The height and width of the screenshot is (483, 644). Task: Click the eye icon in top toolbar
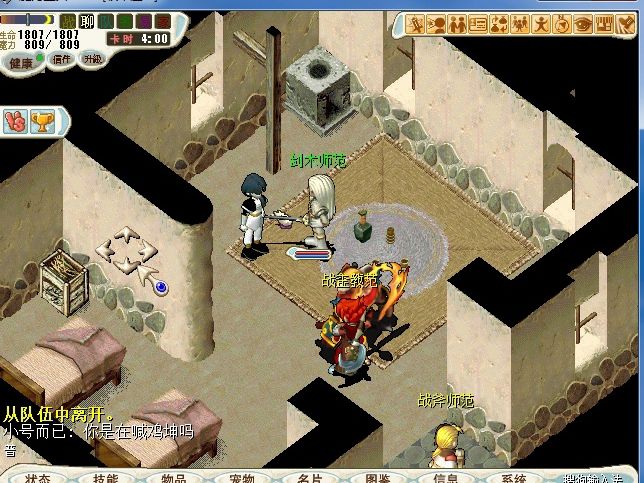tap(585, 23)
